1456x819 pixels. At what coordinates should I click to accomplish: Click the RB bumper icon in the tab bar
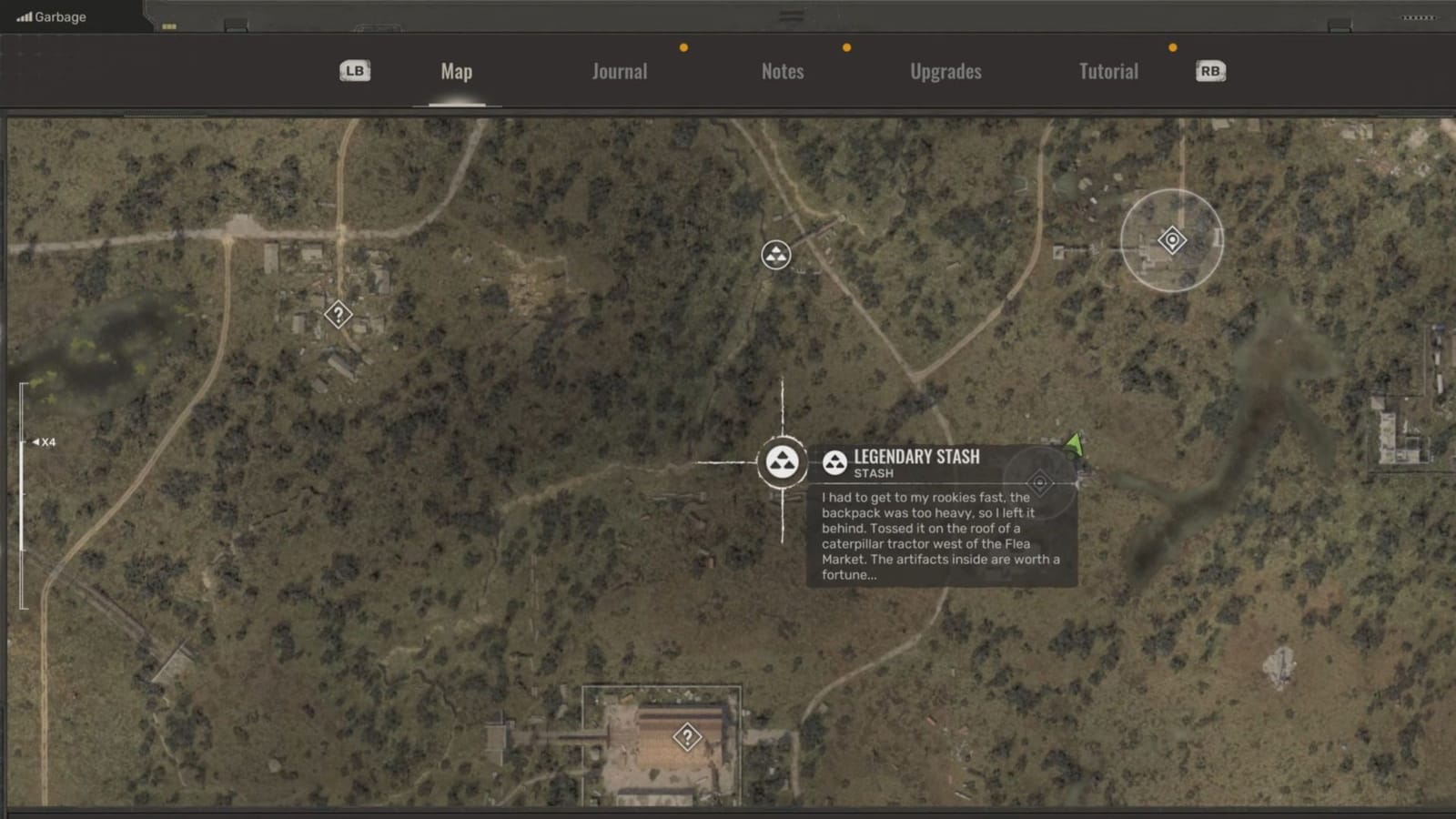coord(1210,70)
